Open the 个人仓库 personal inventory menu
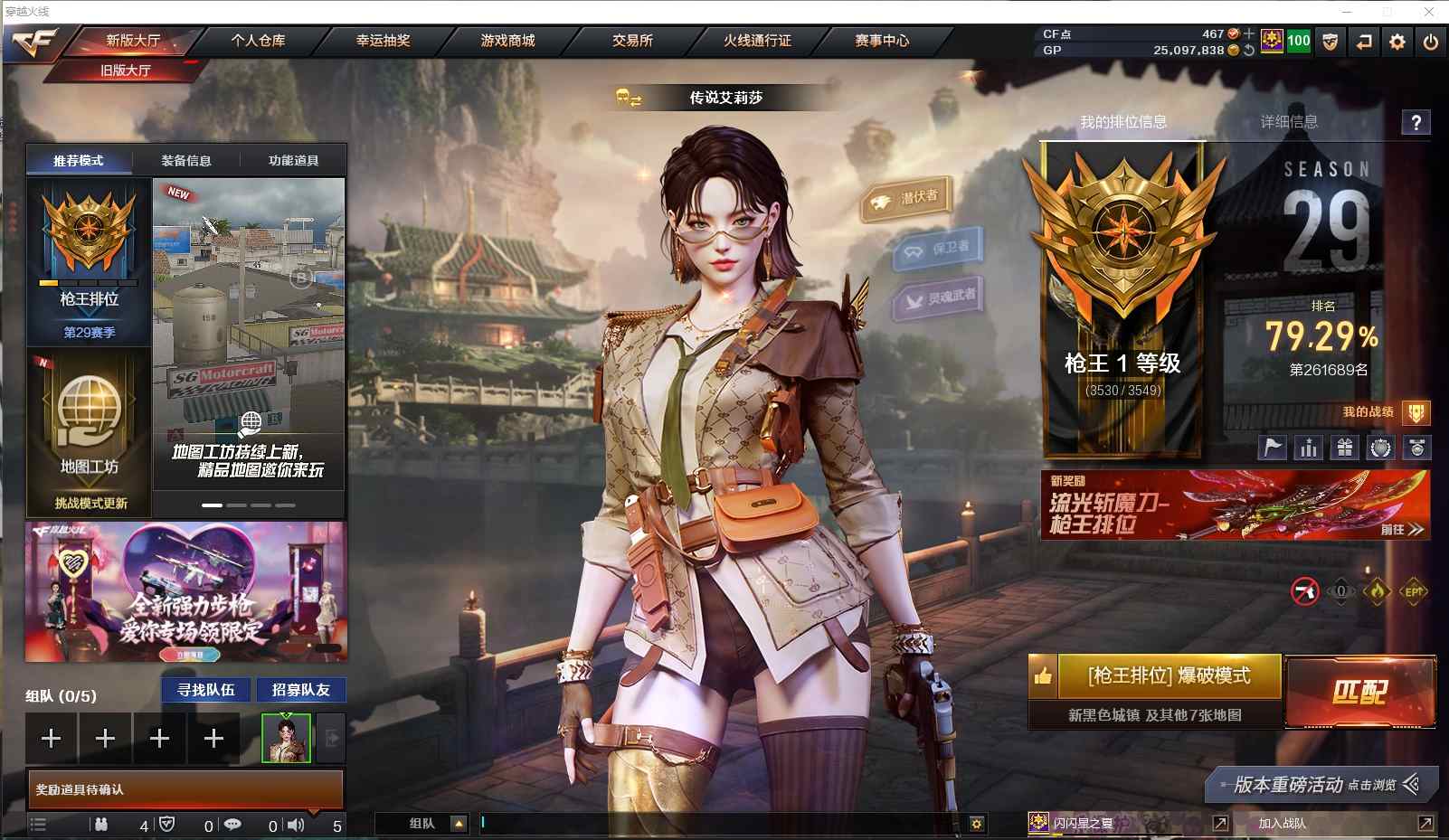The width and height of the screenshot is (1449, 840). click(x=258, y=41)
